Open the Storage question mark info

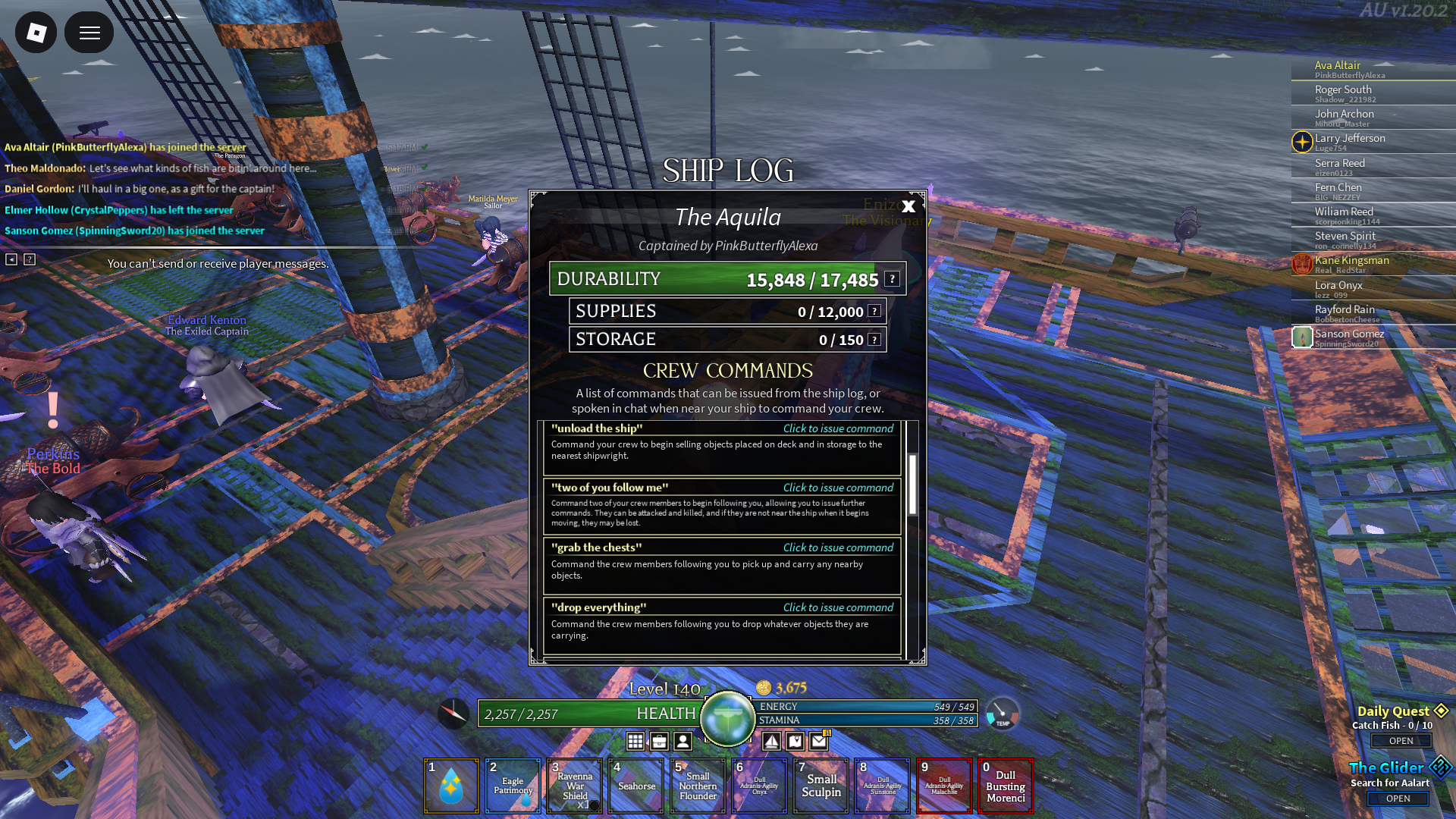tap(874, 339)
